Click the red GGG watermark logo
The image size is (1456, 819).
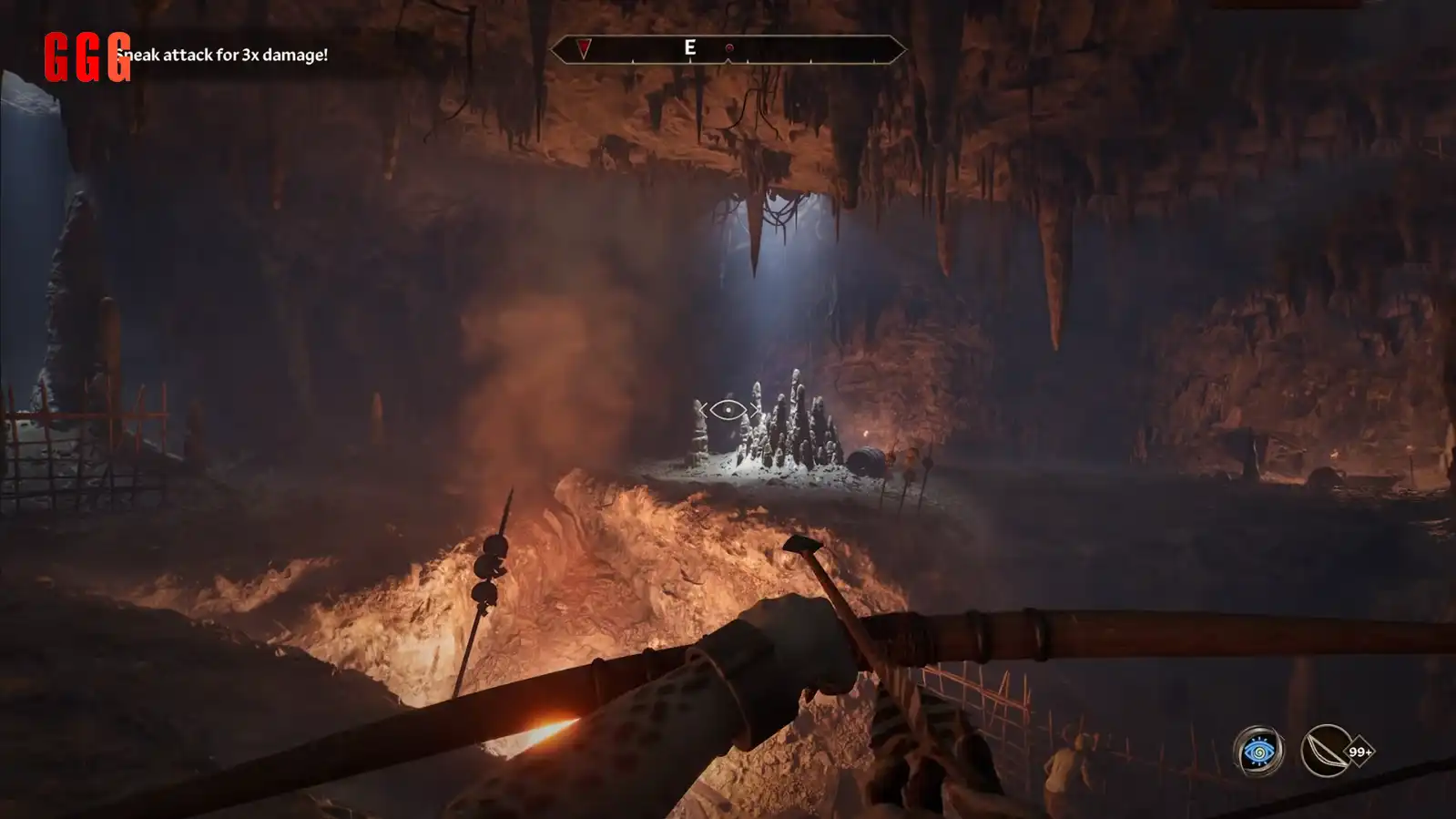click(x=87, y=57)
